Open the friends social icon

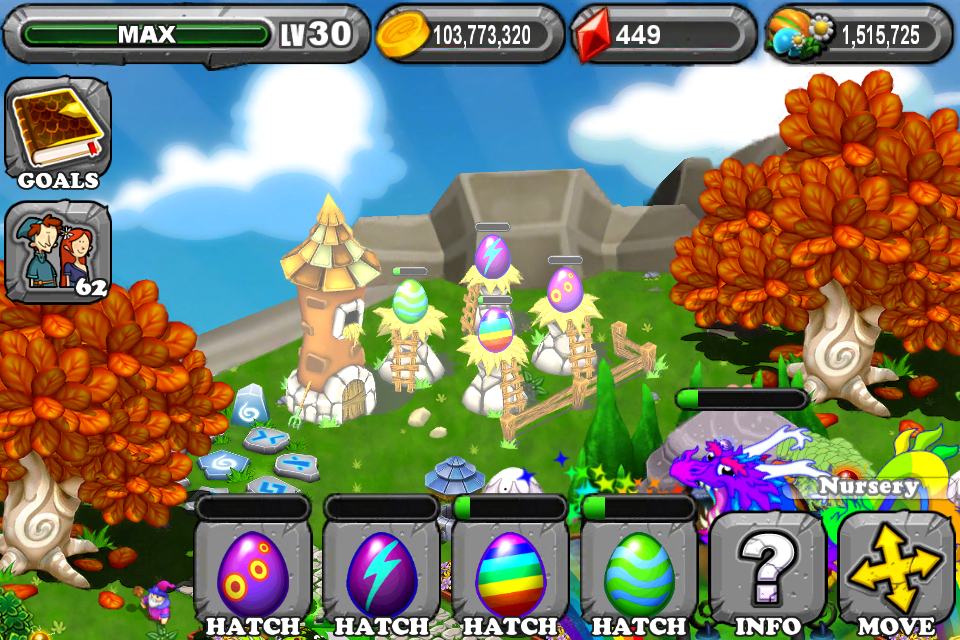tap(57, 251)
